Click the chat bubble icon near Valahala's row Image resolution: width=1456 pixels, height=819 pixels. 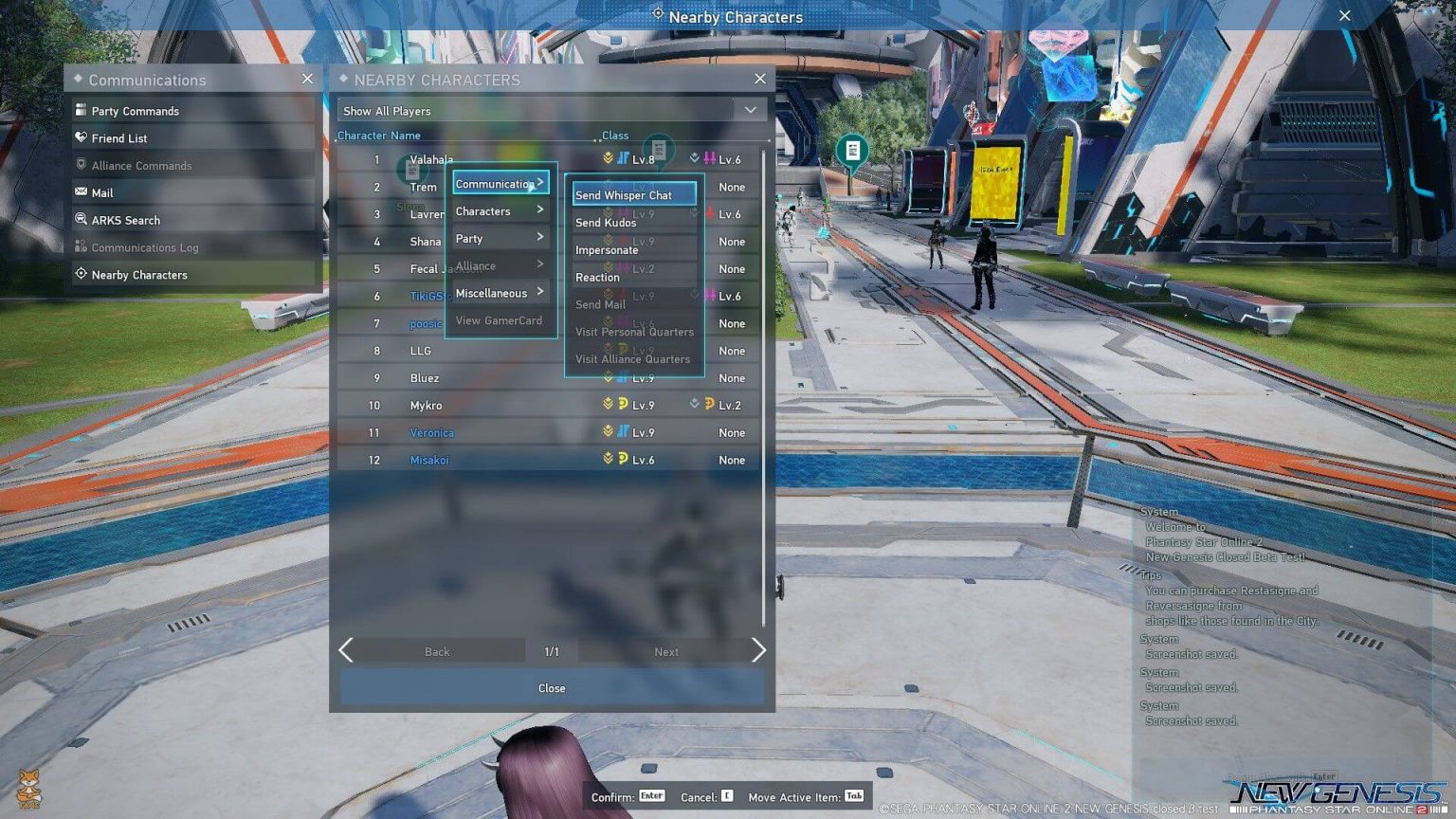pyautogui.click(x=658, y=149)
